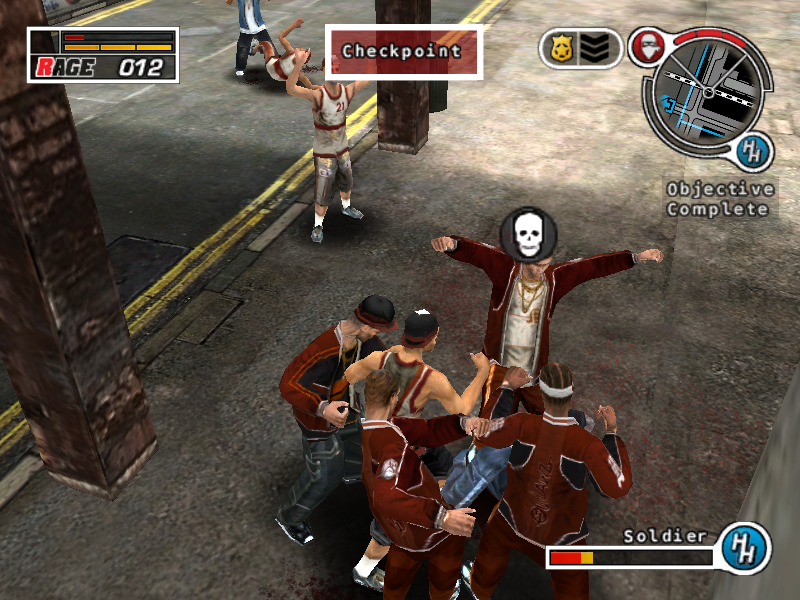
Task: Click the HH emblem beside Soldier label
Action: [744, 546]
